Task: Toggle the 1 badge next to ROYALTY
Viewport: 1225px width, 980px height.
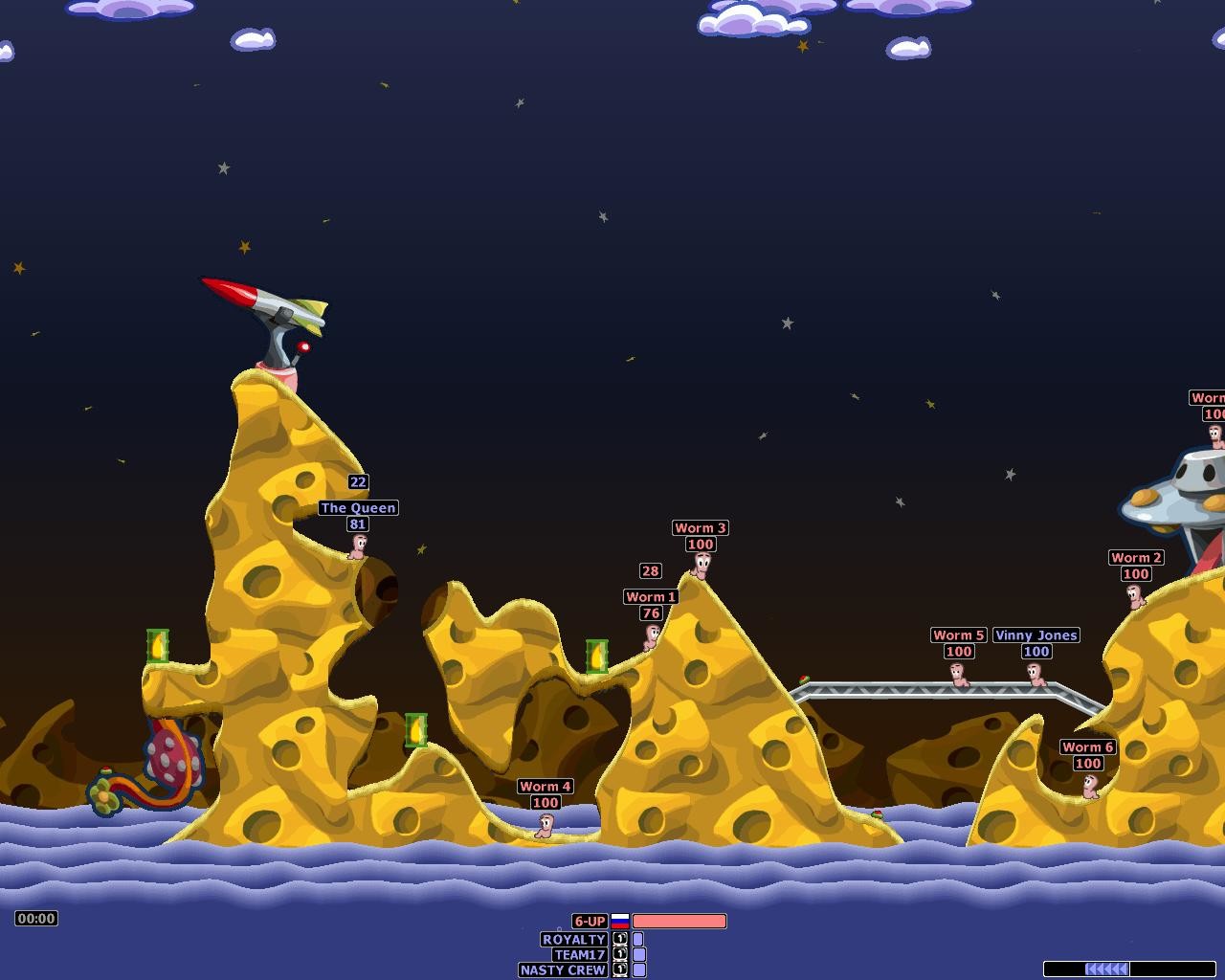Action: point(618,940)
